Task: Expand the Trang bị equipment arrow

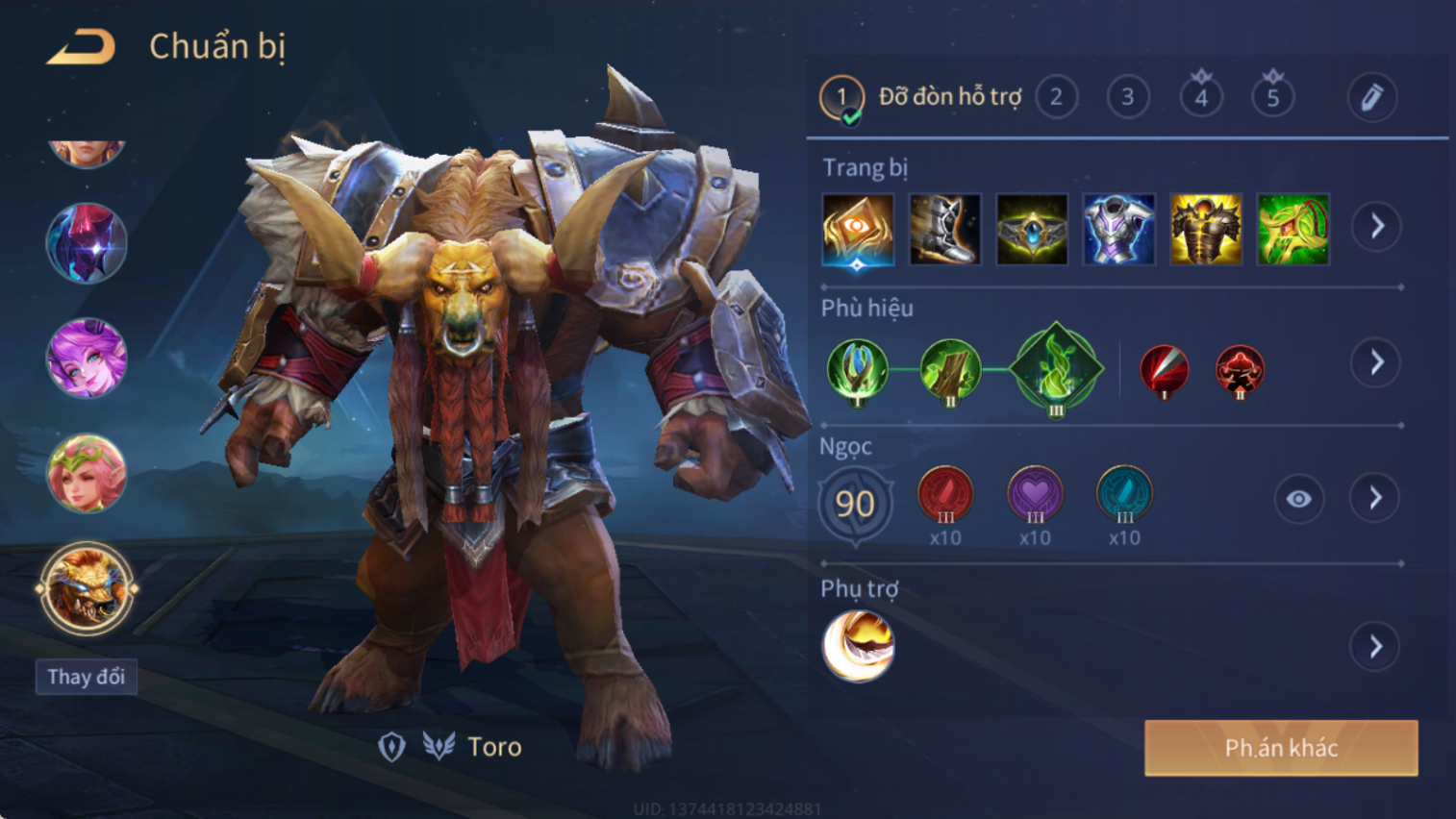Action: 1376,227
